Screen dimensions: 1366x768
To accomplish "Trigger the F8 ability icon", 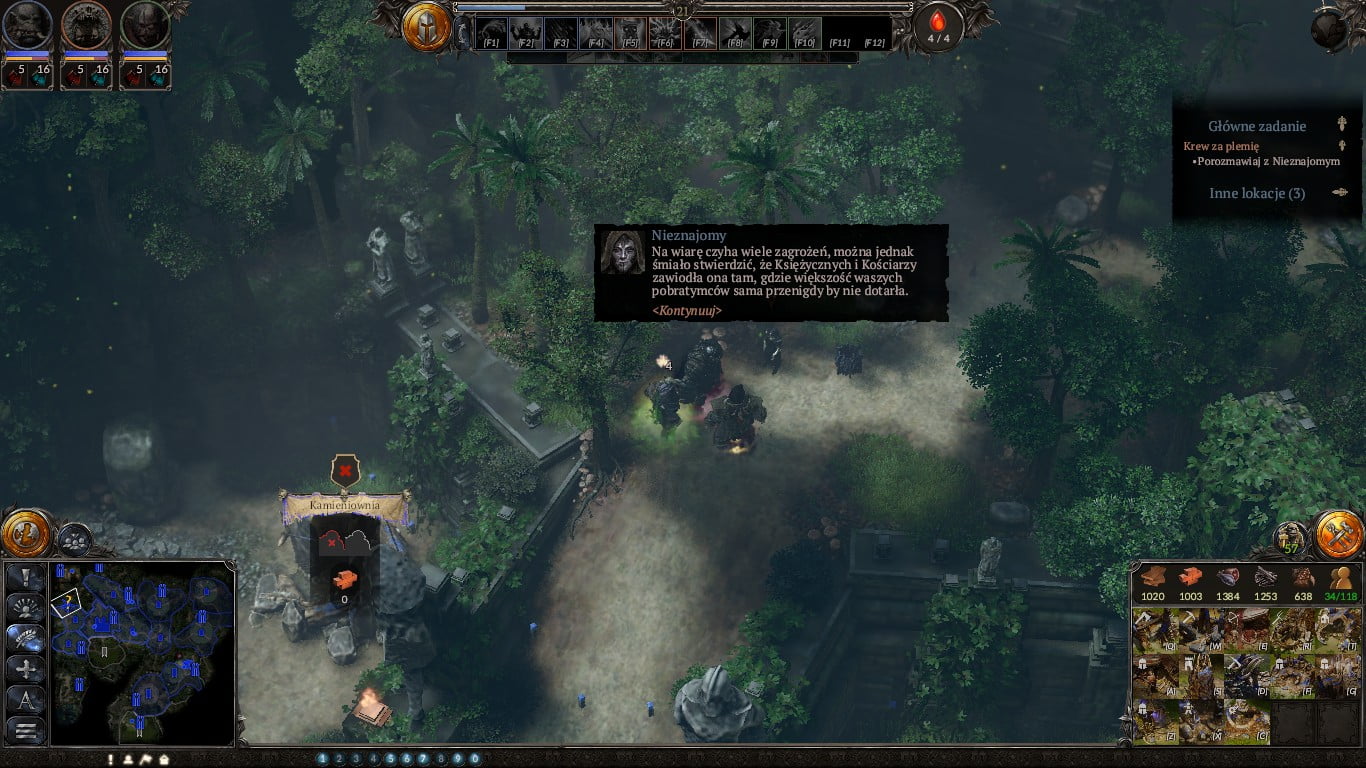I will [x=735, y=33].
